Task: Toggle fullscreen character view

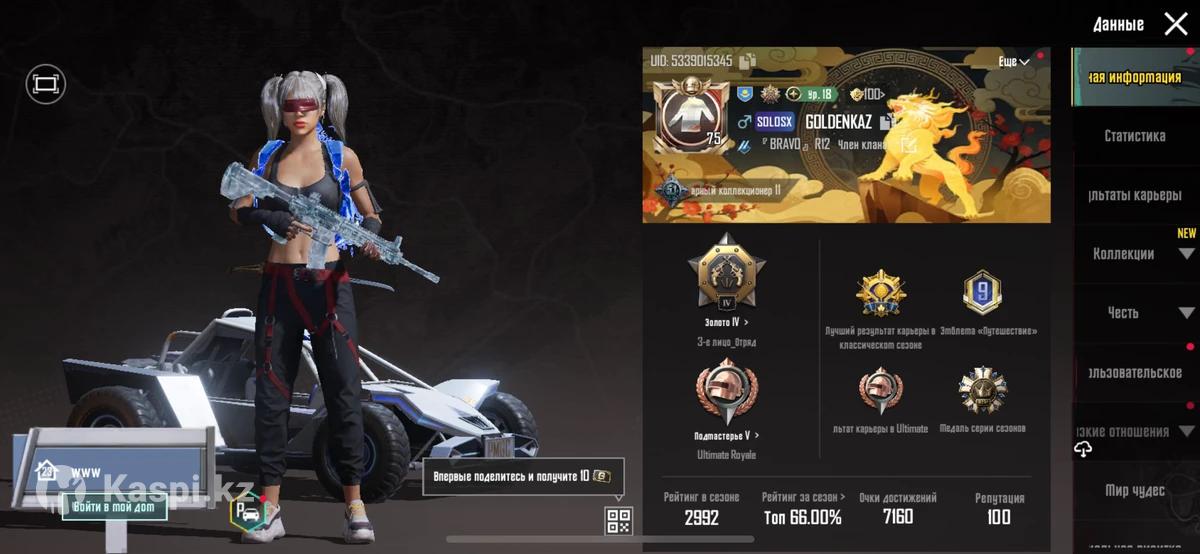Action: (46, 85)
